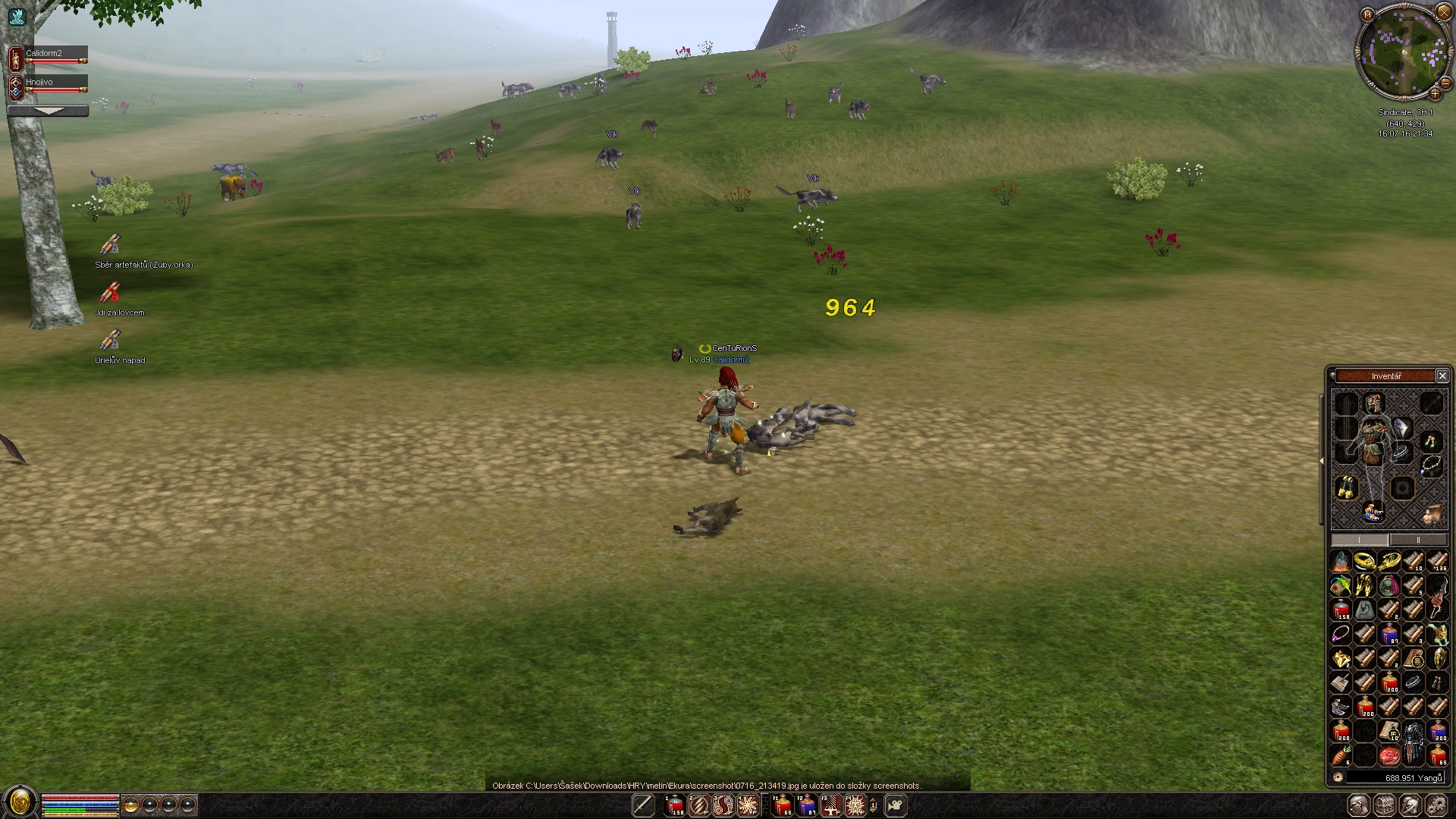Open inventory via the chest button
This screenshot has height=819, width=1456.
click(x=1385, y=805)
